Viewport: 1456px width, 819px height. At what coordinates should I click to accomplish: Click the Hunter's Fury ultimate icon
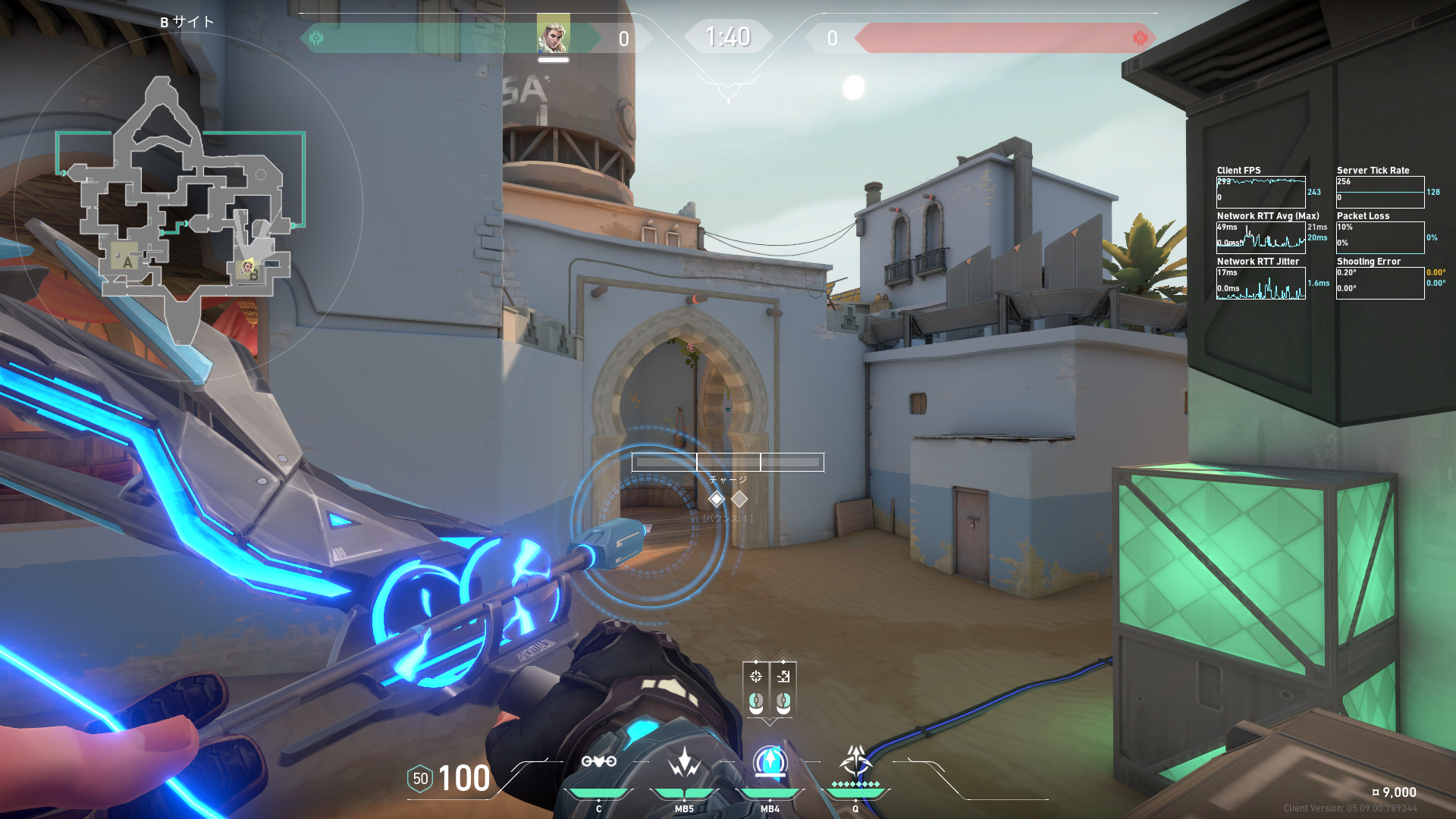point(855,761)
